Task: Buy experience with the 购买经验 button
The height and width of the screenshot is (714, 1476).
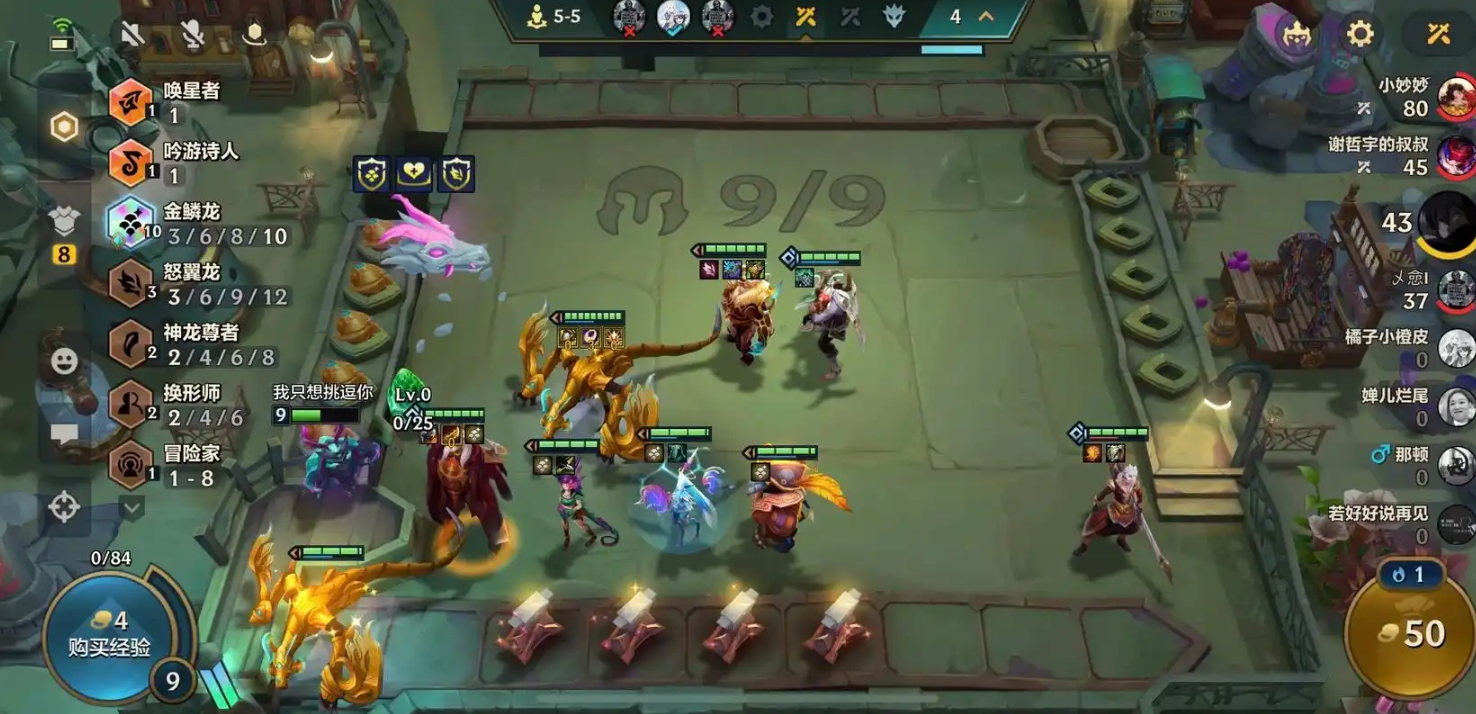Action: pos(108,635)
